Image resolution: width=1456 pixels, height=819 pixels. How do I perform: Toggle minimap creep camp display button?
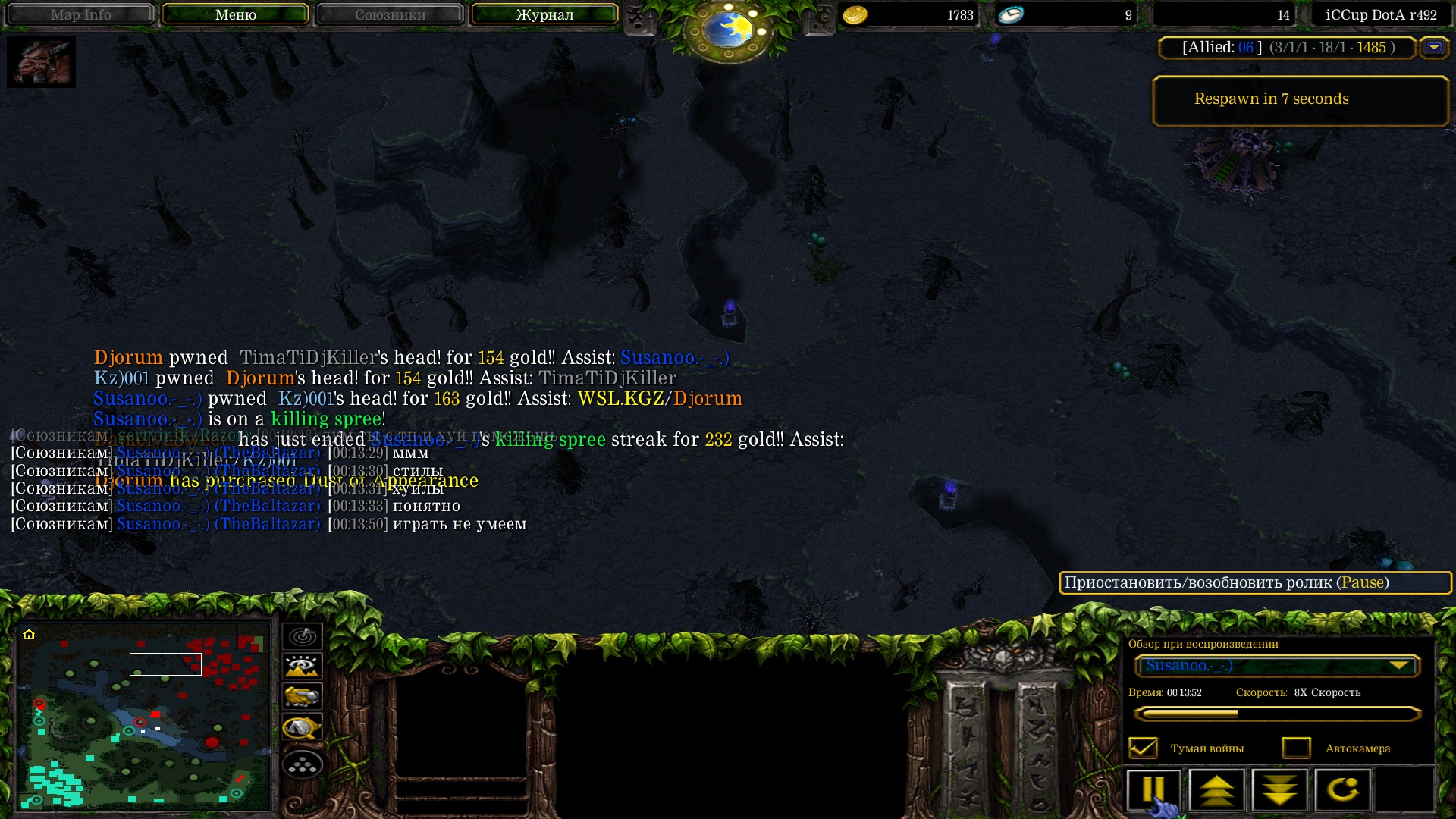tap(303, 727)
